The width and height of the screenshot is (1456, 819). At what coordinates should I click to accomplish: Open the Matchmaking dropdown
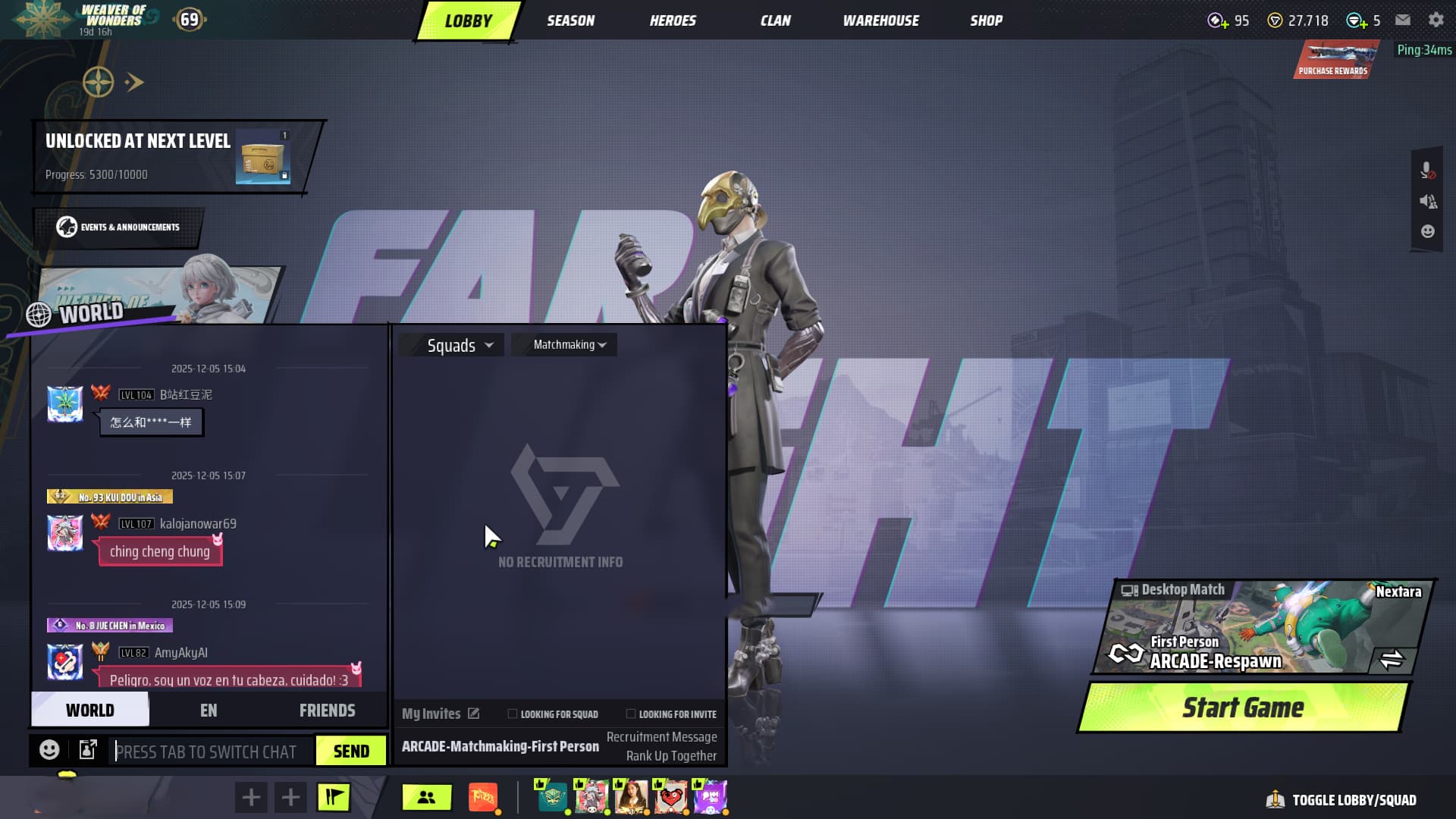(x=570, y=345)
